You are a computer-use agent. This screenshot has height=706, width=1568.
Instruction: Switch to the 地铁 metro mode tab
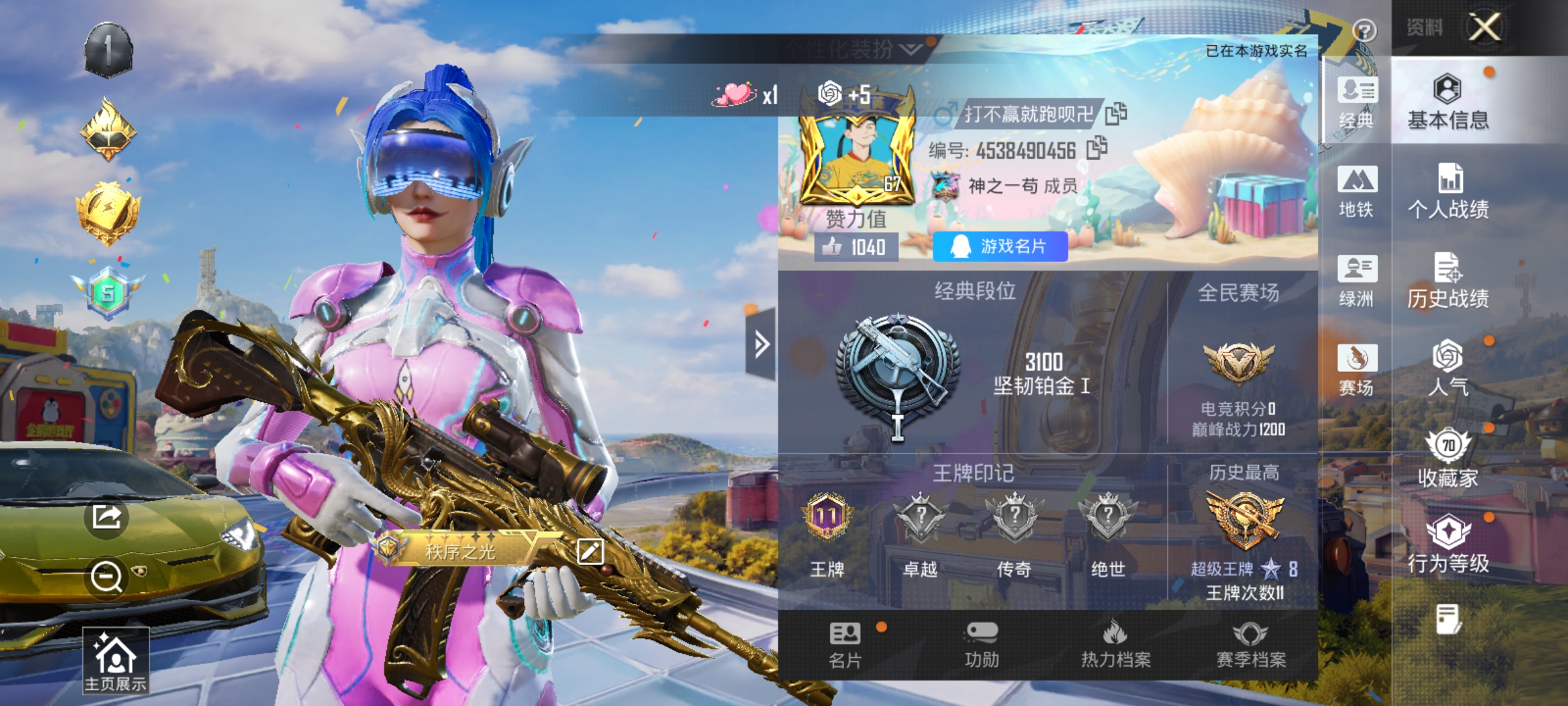pos(1357,192)
